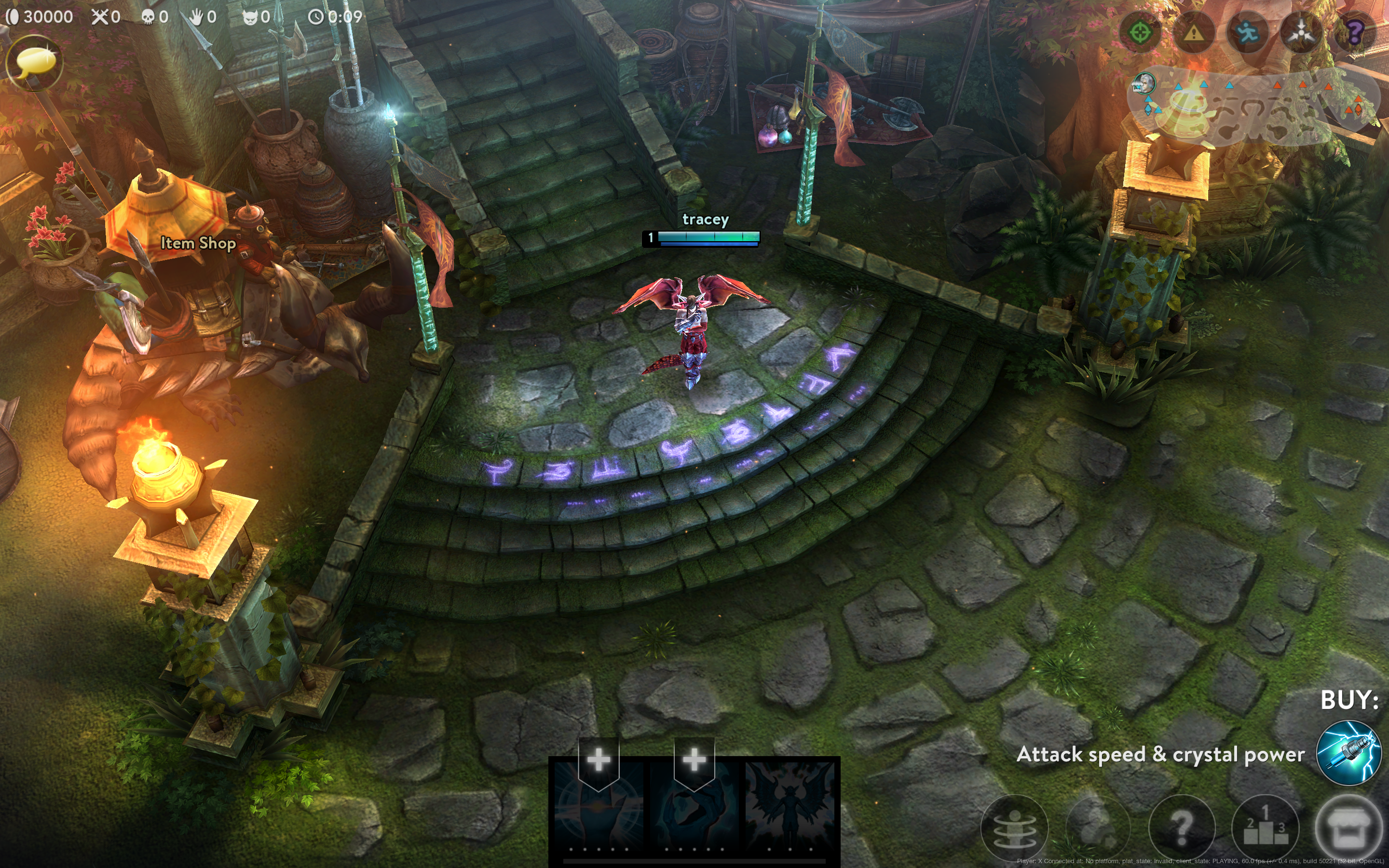
Task: Open the chat speech bubble
Action: [34, 62]
